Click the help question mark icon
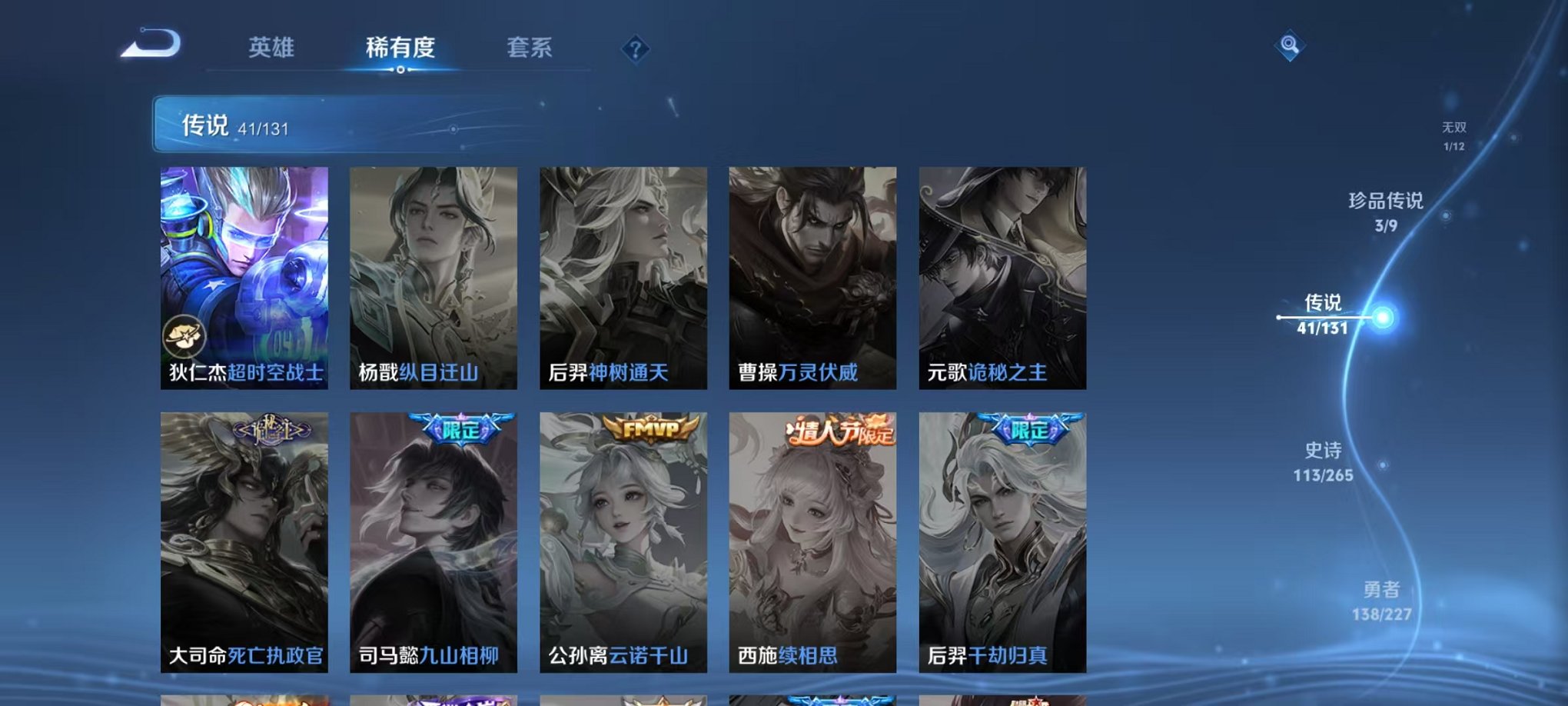This screenshot has height=706, width=1568. coord(635,49)
